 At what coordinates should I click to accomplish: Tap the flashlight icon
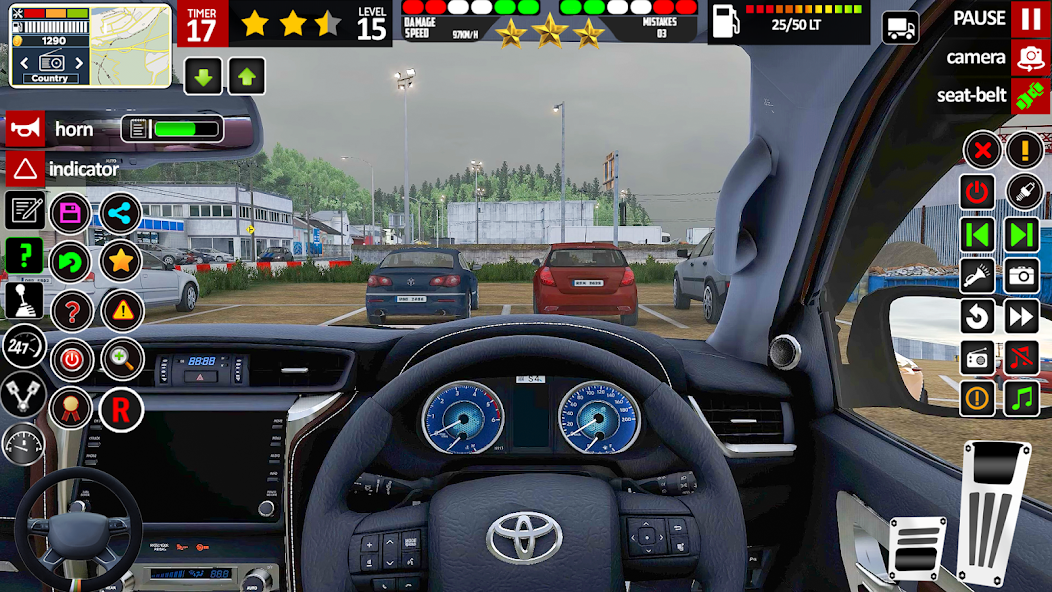(977, 276)
